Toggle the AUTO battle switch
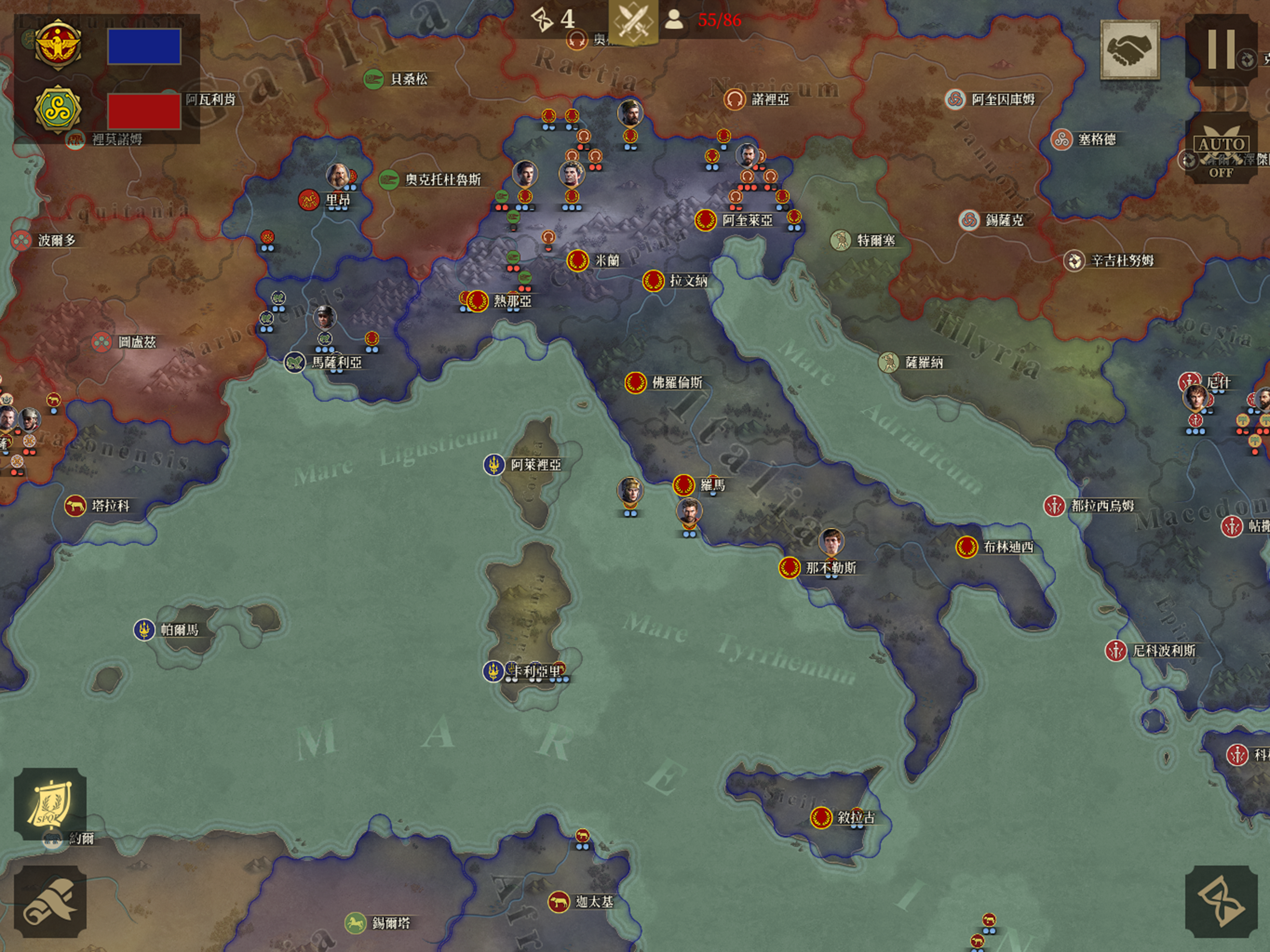Viewport: 1270px width, 952px height. click(x=1221, y=148)
